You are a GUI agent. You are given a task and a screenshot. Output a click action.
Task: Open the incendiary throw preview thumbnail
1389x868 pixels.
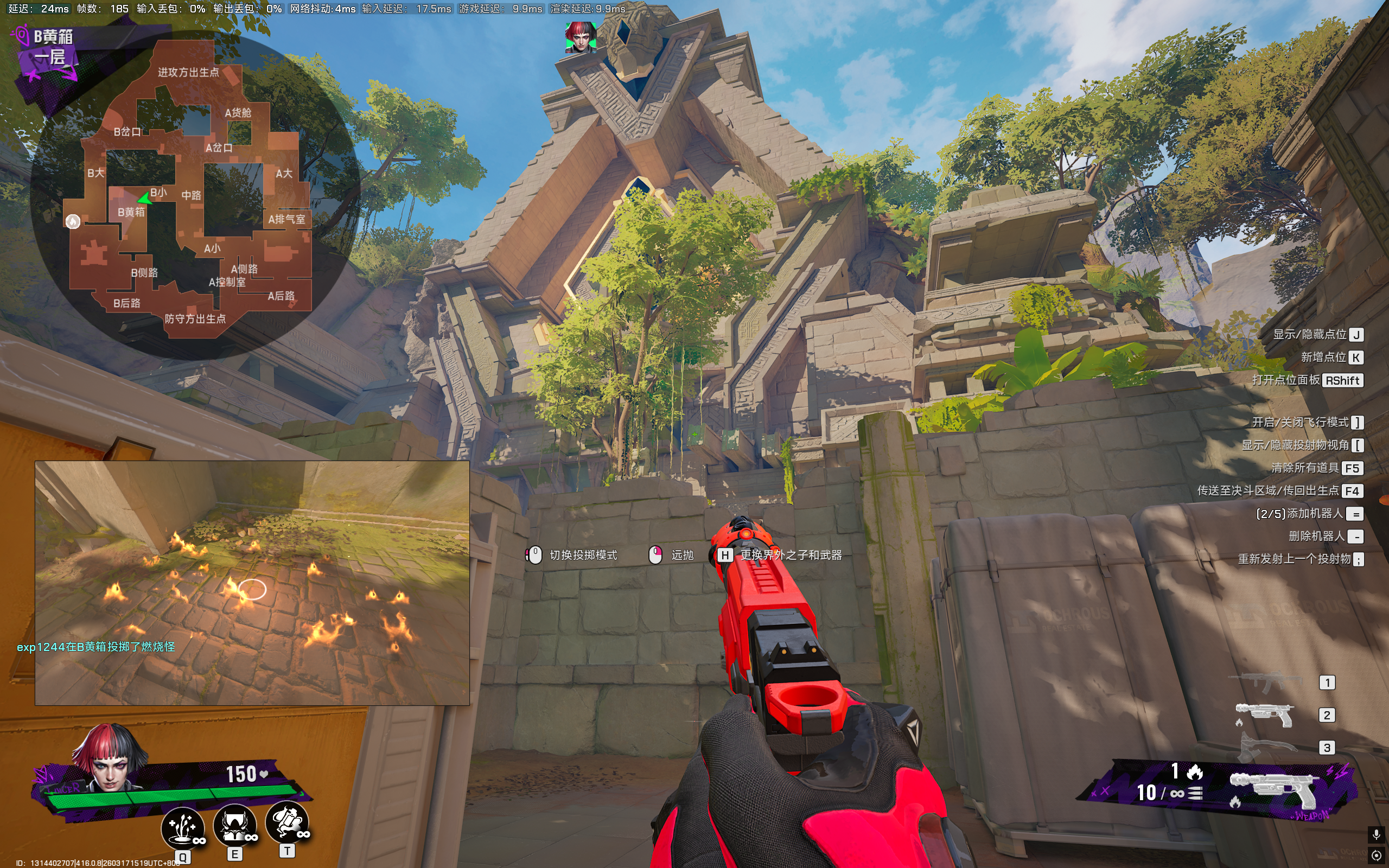point(252,582)
